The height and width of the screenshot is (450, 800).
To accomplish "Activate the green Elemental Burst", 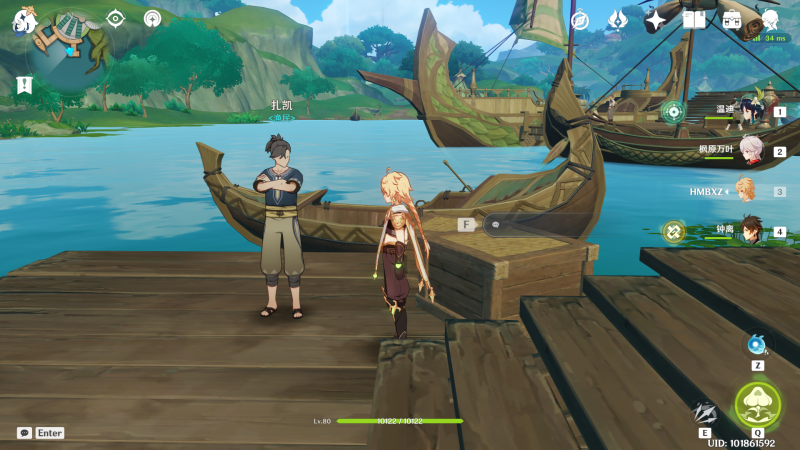I will [x=758, y=404].
